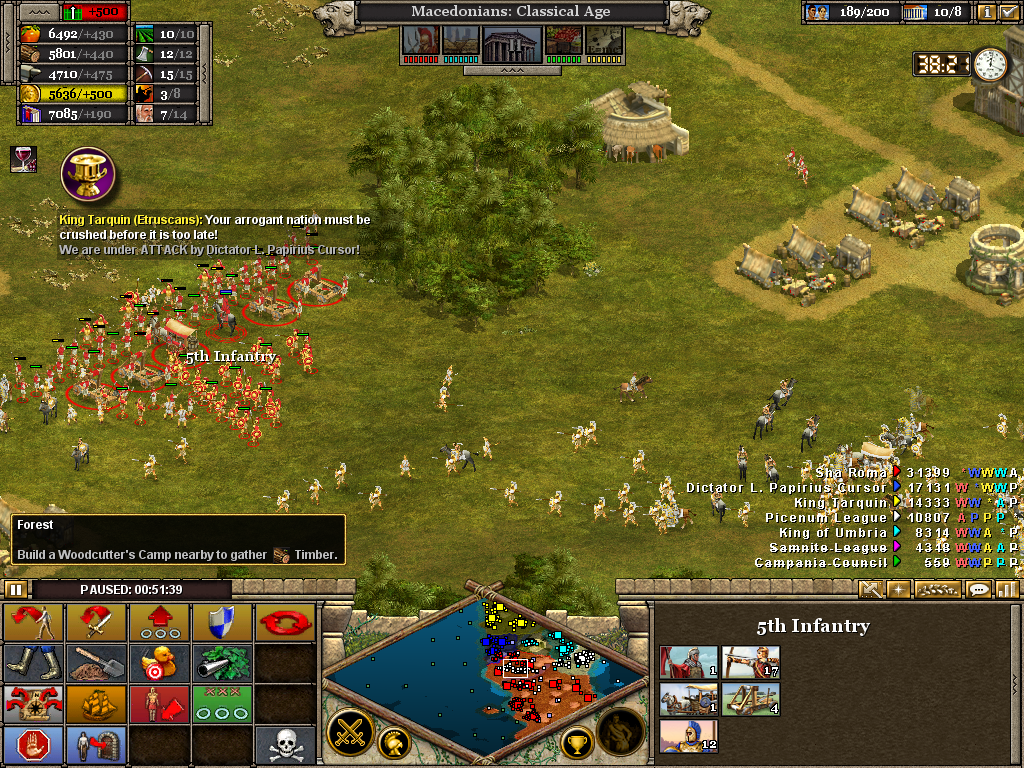Open the compass map with red arrows
The width and height of the screenshot is (1024, 768).
pos(34,704)
